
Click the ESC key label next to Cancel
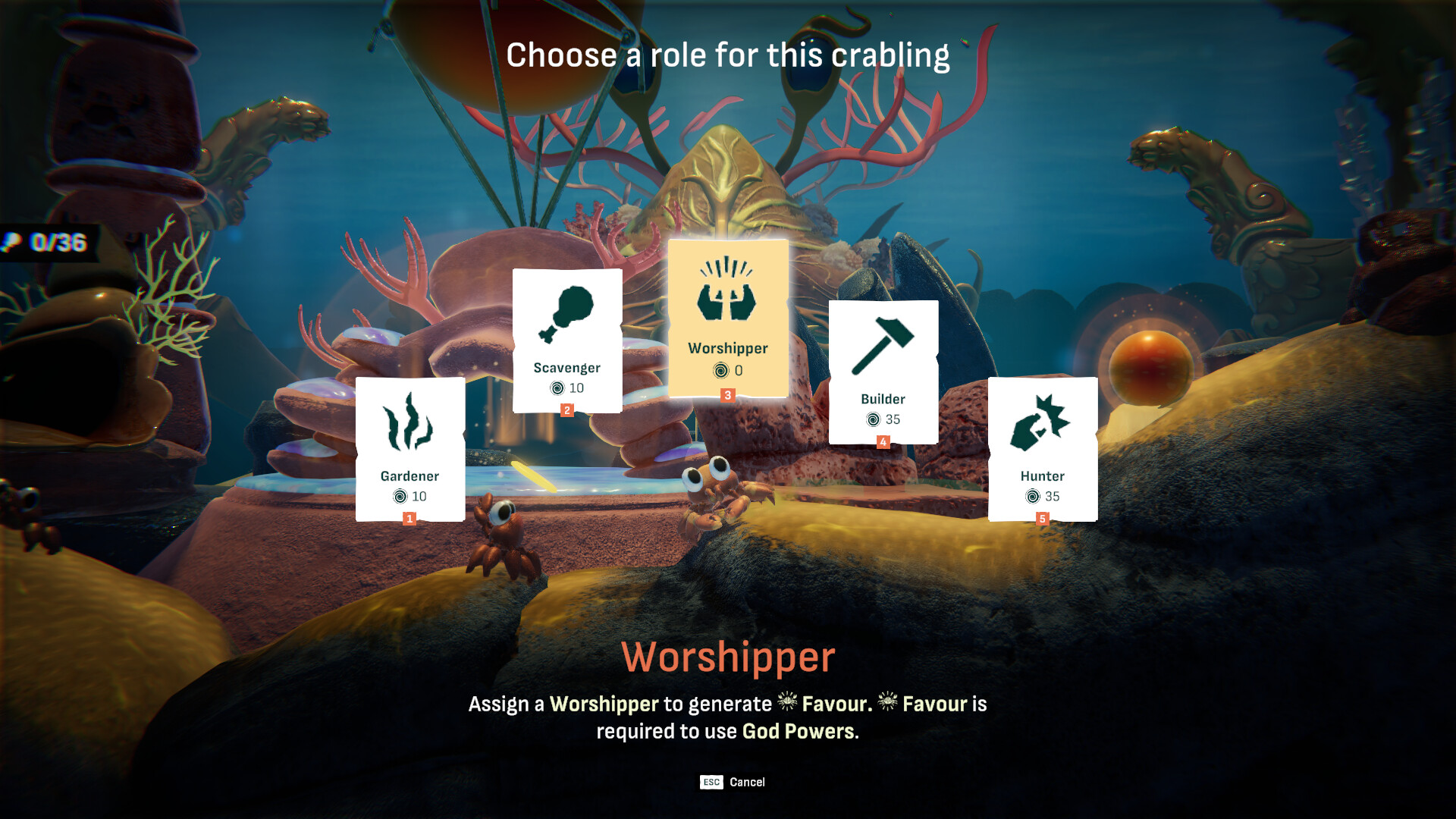click(711, 783)
